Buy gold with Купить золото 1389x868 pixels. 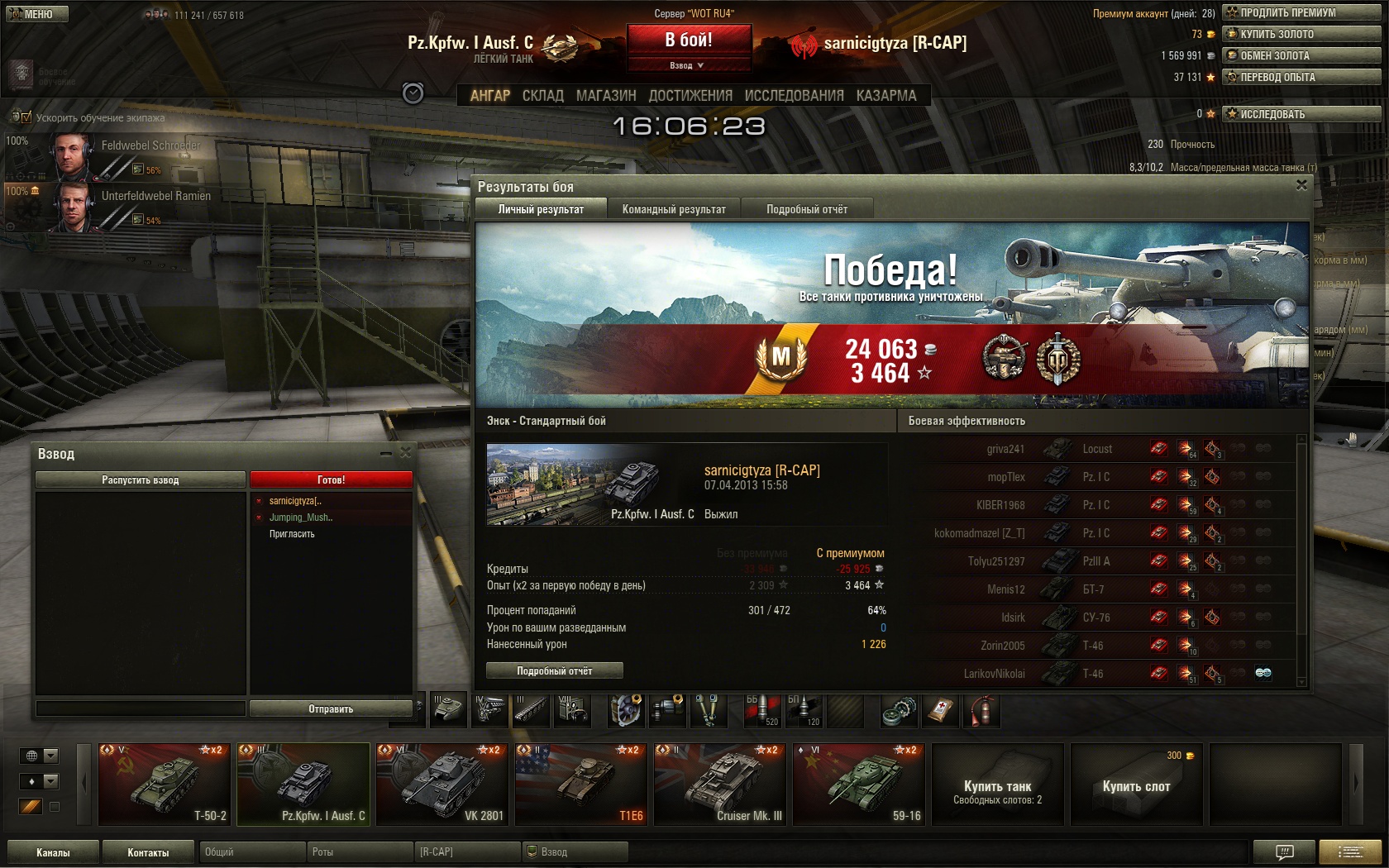pos(1301,34)
